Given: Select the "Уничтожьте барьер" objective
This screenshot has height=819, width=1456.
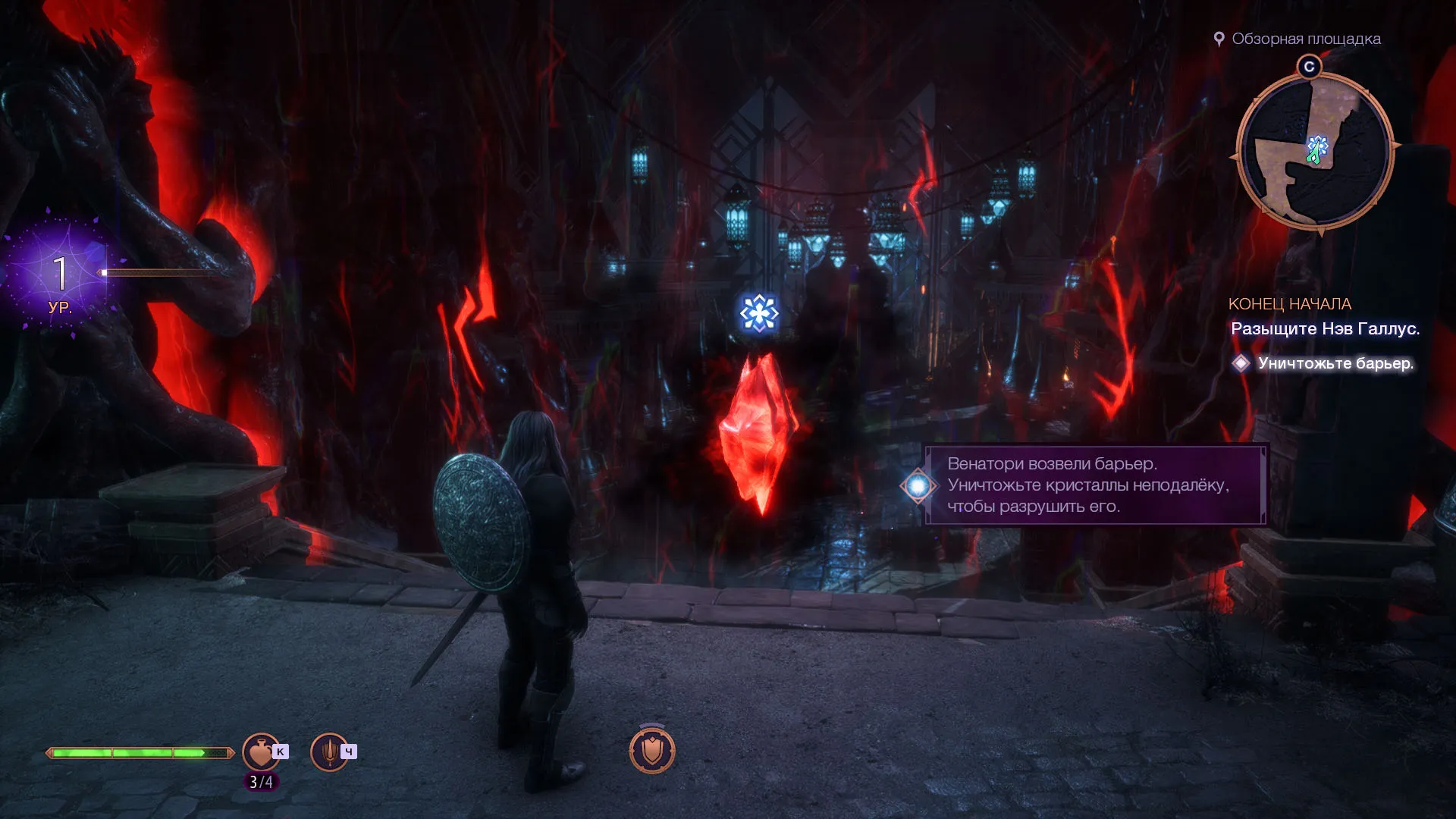Looking at the screenshot, I should click(x=1335, y=363).
